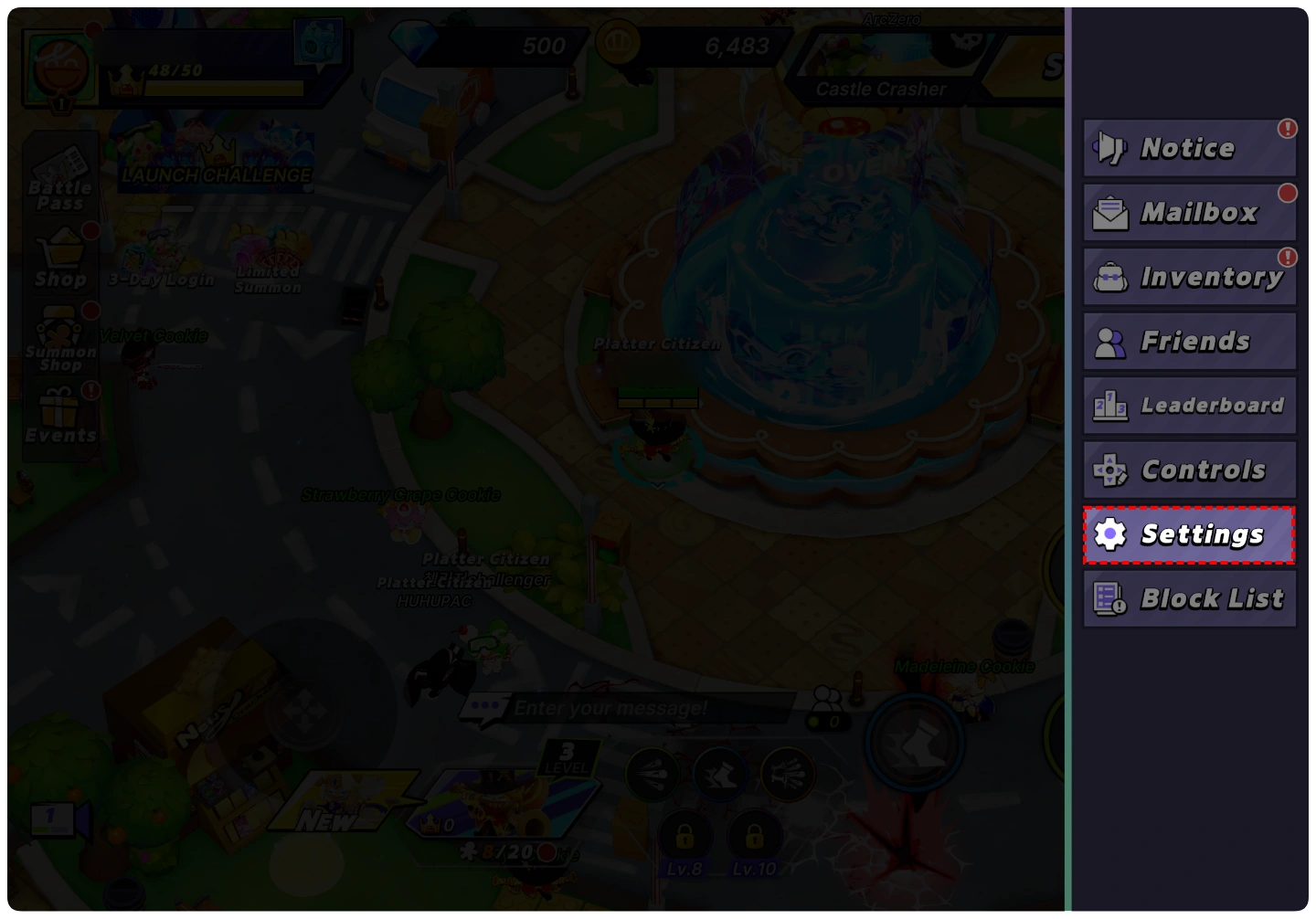Open the Inventory menu entry
This screenshot has height=919, width=1316.
[1189, 277]
